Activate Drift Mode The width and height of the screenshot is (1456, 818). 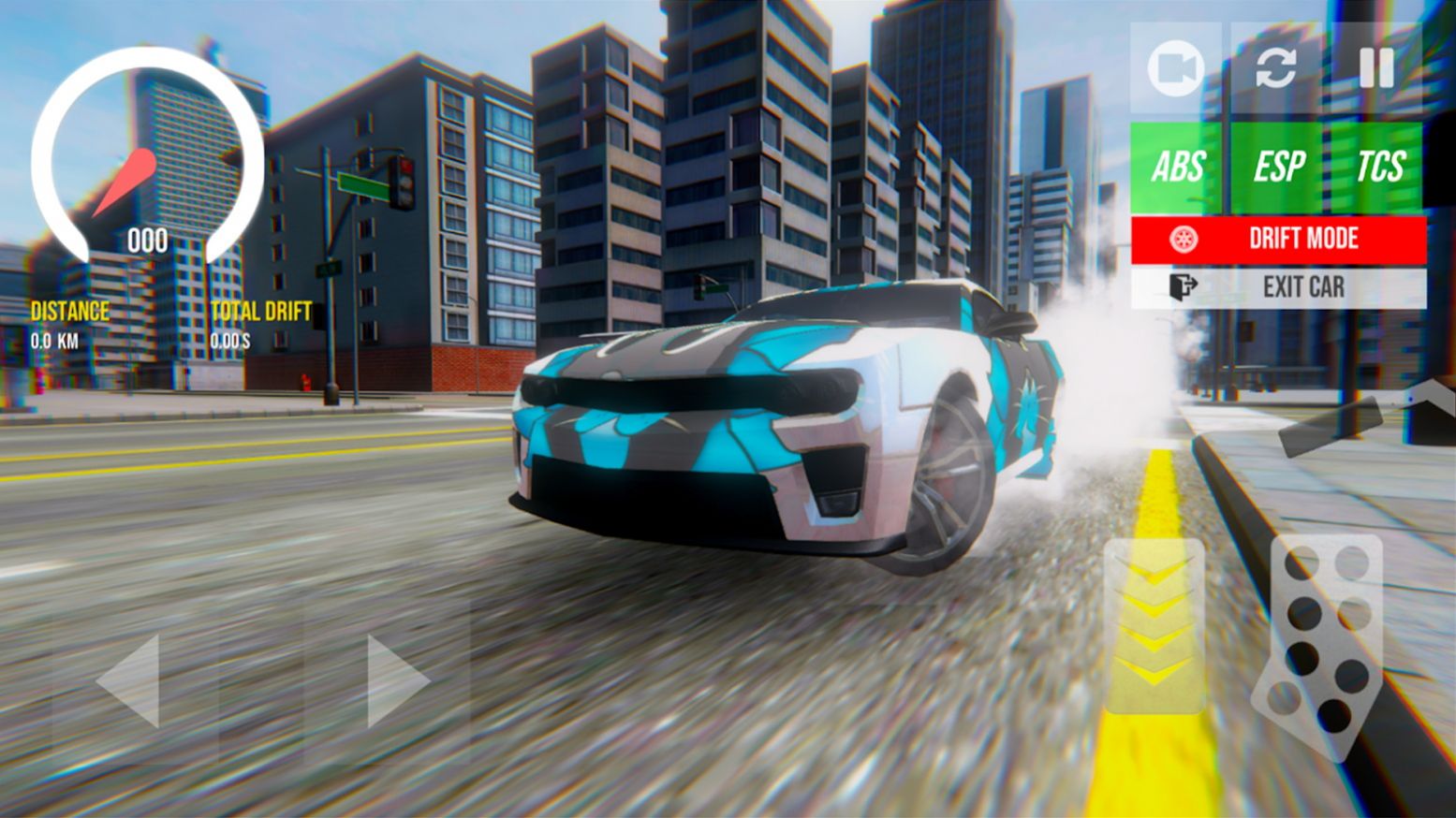[x=1278, y=239]
